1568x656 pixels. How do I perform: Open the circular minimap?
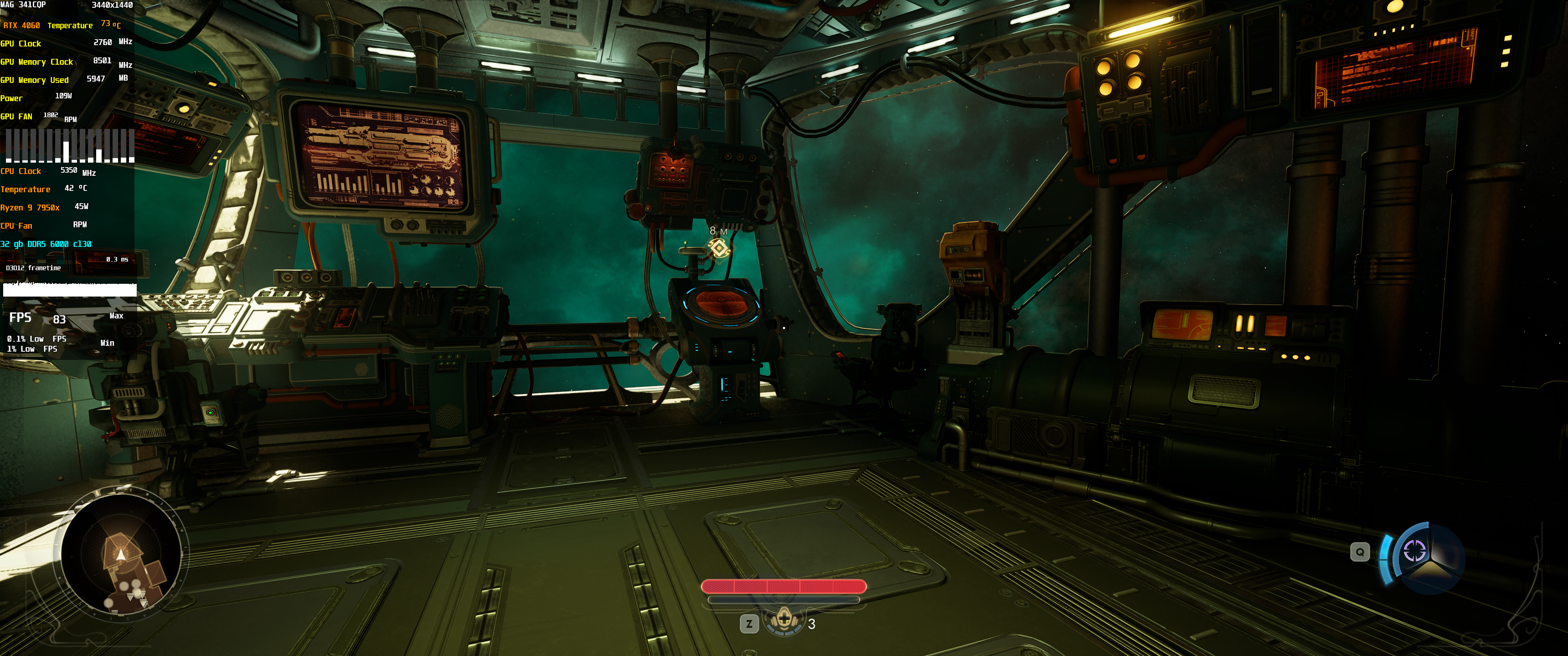(121, 555)
